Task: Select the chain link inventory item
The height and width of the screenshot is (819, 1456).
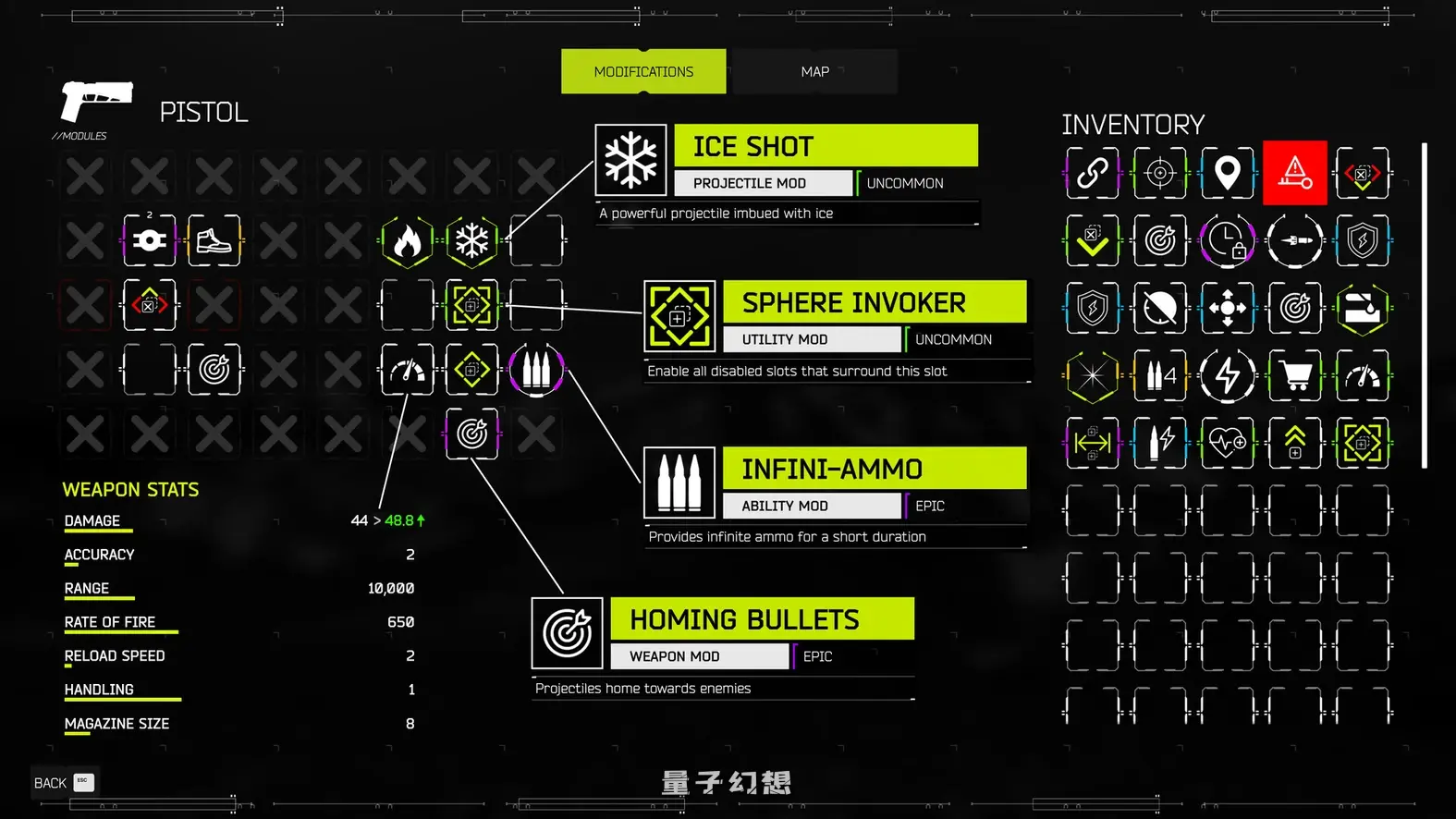Action: (x=1092, y=173)
